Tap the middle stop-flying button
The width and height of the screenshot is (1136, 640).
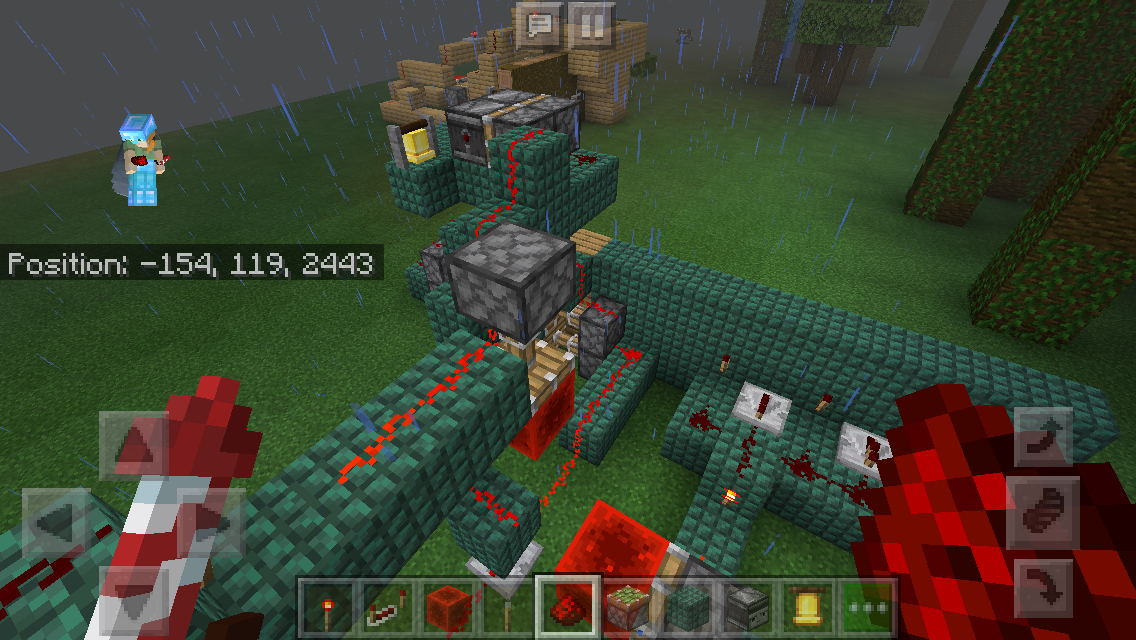pyautogui.click(x=1045, y=512)
